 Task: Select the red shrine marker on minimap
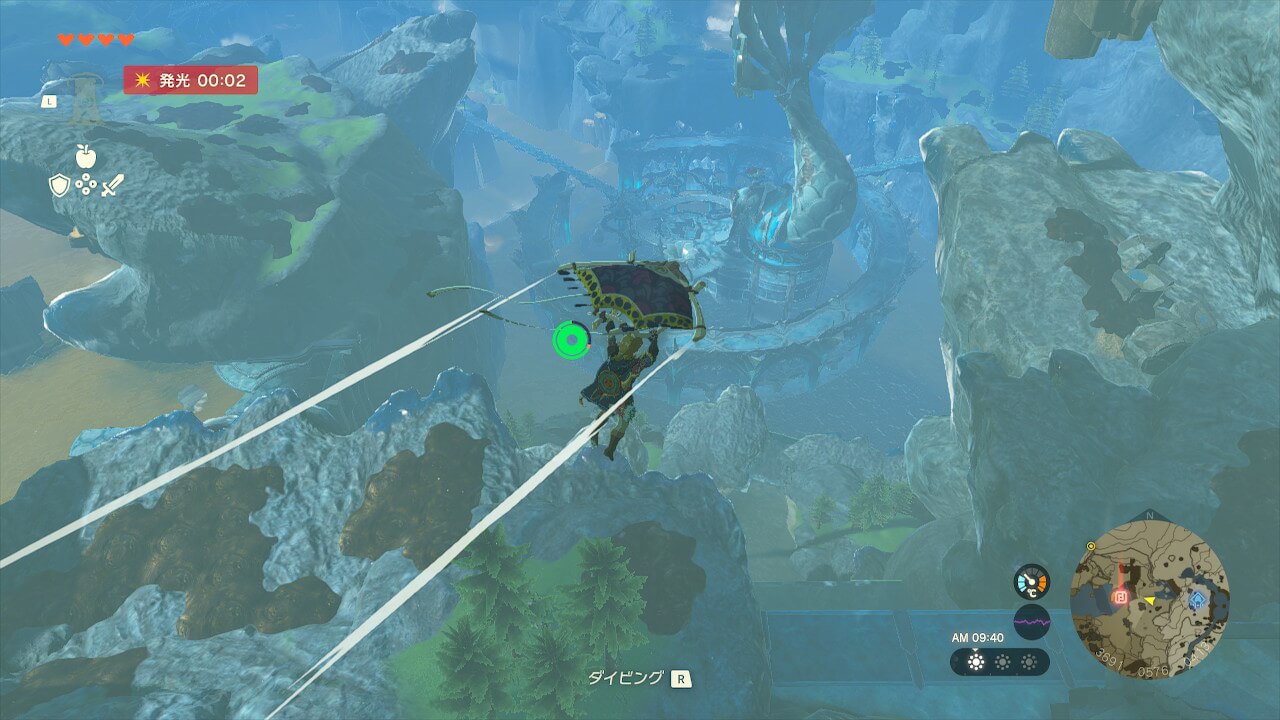(x=1121, y=597)
